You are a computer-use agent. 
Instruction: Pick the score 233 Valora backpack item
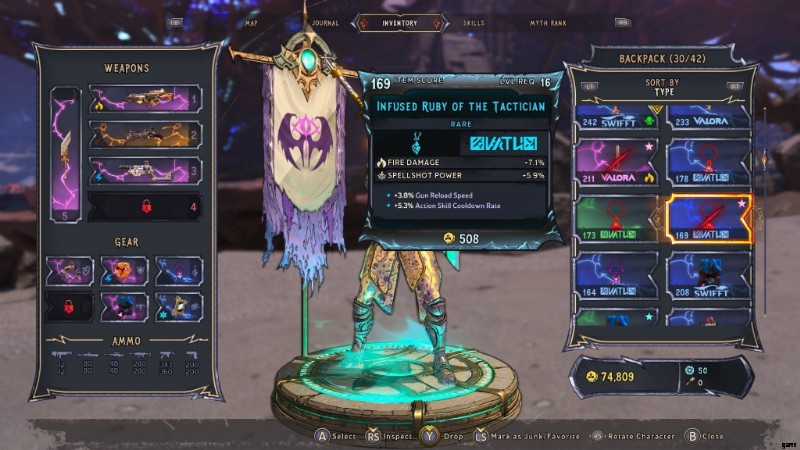coord(708,118)
